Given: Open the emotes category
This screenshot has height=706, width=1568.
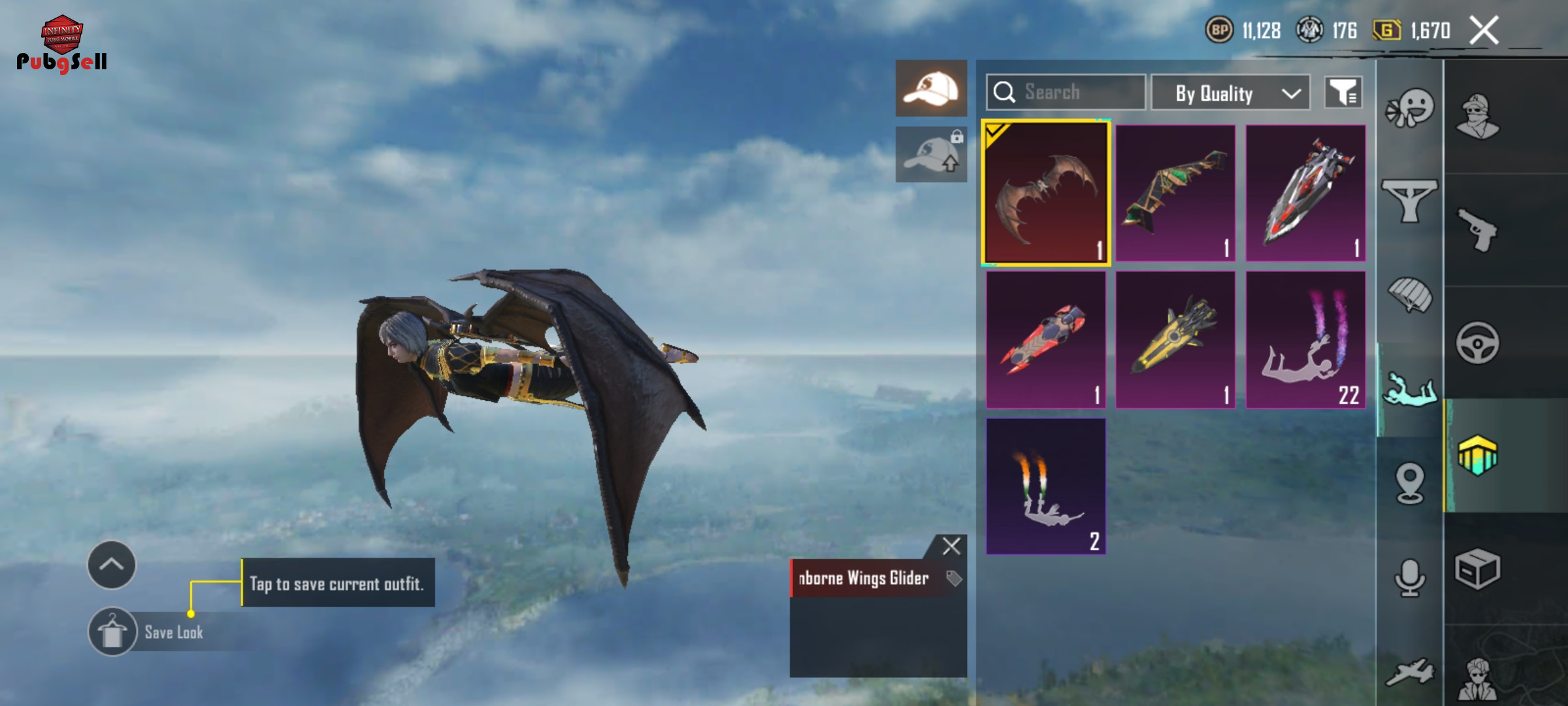Looking at the screenshot, I should tap(1410, 109).
